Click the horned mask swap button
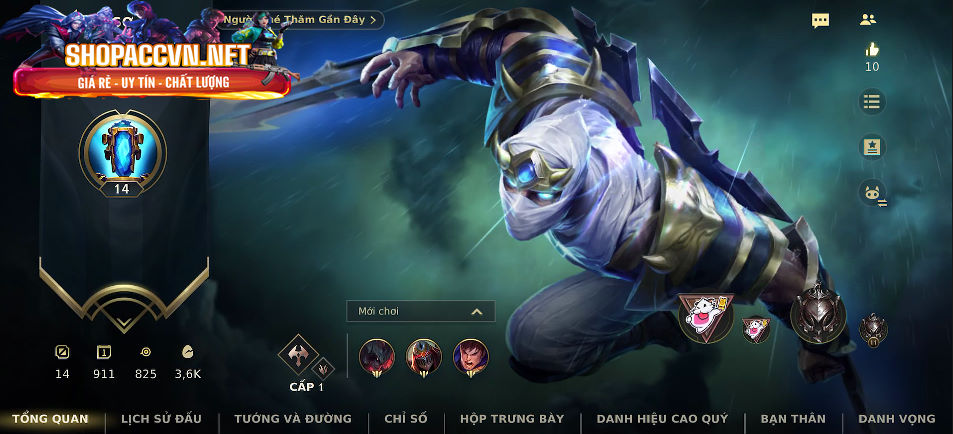The image size is (953, 434). [x=872, y=193]
